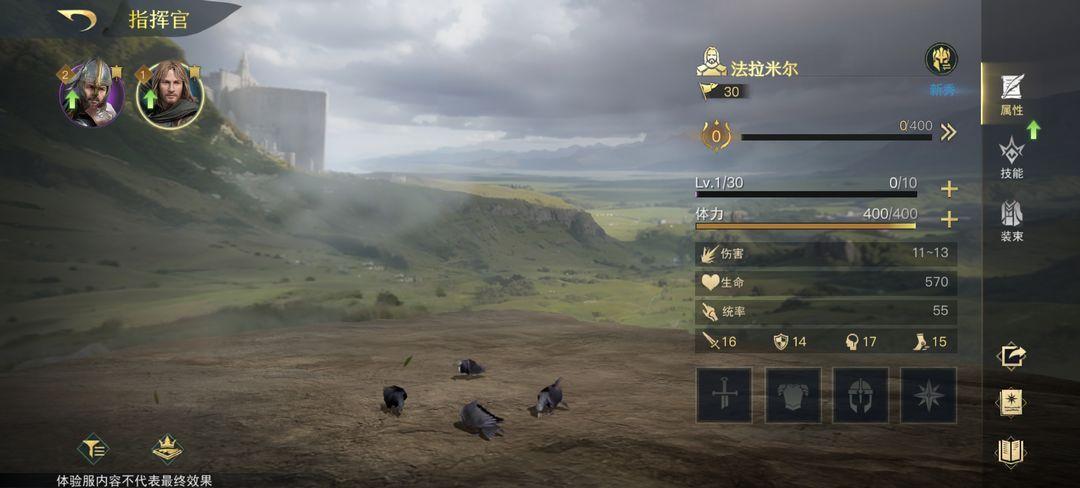Open the commander filter list icon

[x=94, y=448]
